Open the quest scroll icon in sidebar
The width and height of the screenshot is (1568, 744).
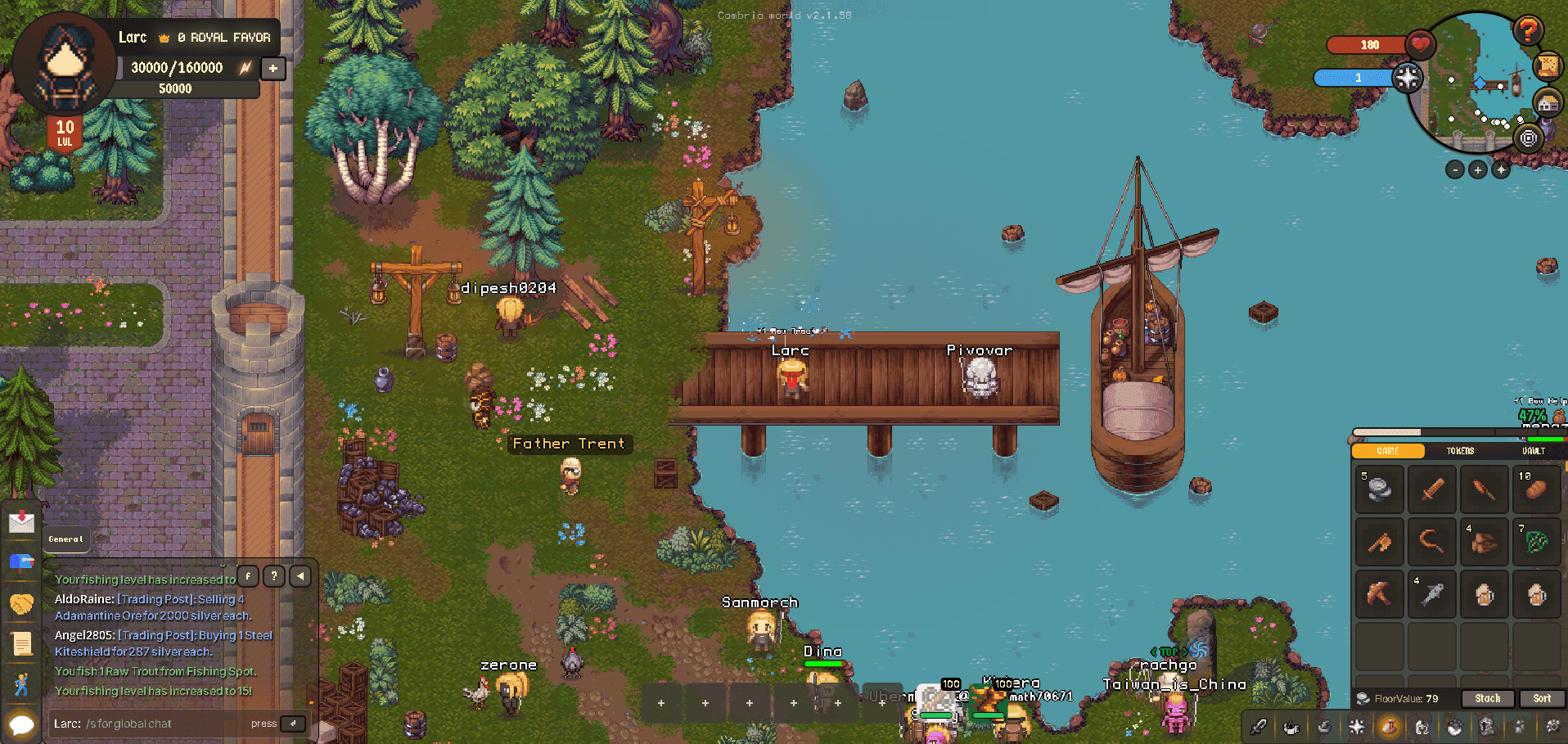click(x=22, y=643)
